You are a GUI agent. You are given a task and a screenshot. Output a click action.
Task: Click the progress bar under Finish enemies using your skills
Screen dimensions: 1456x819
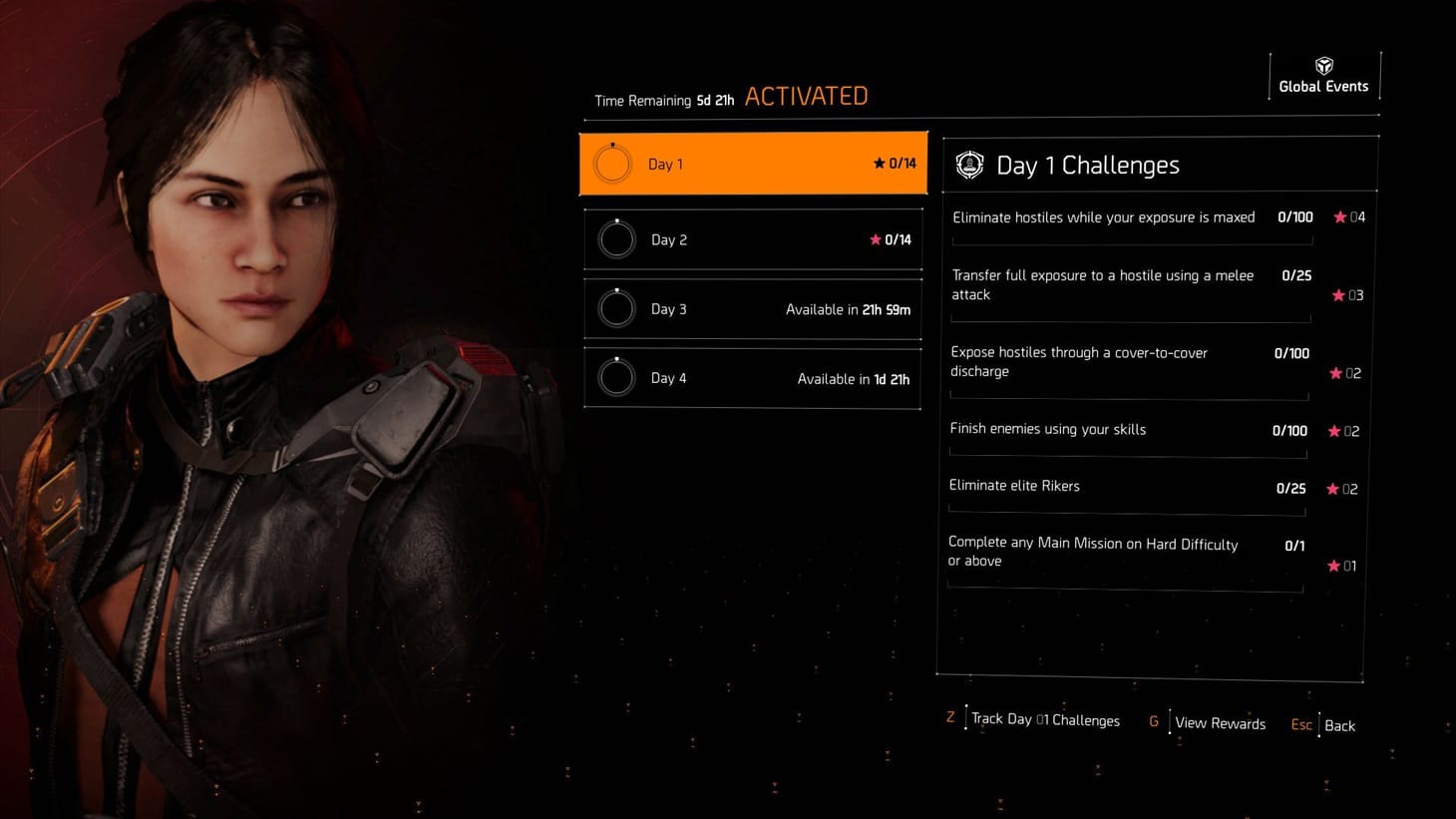(1128, 455)
